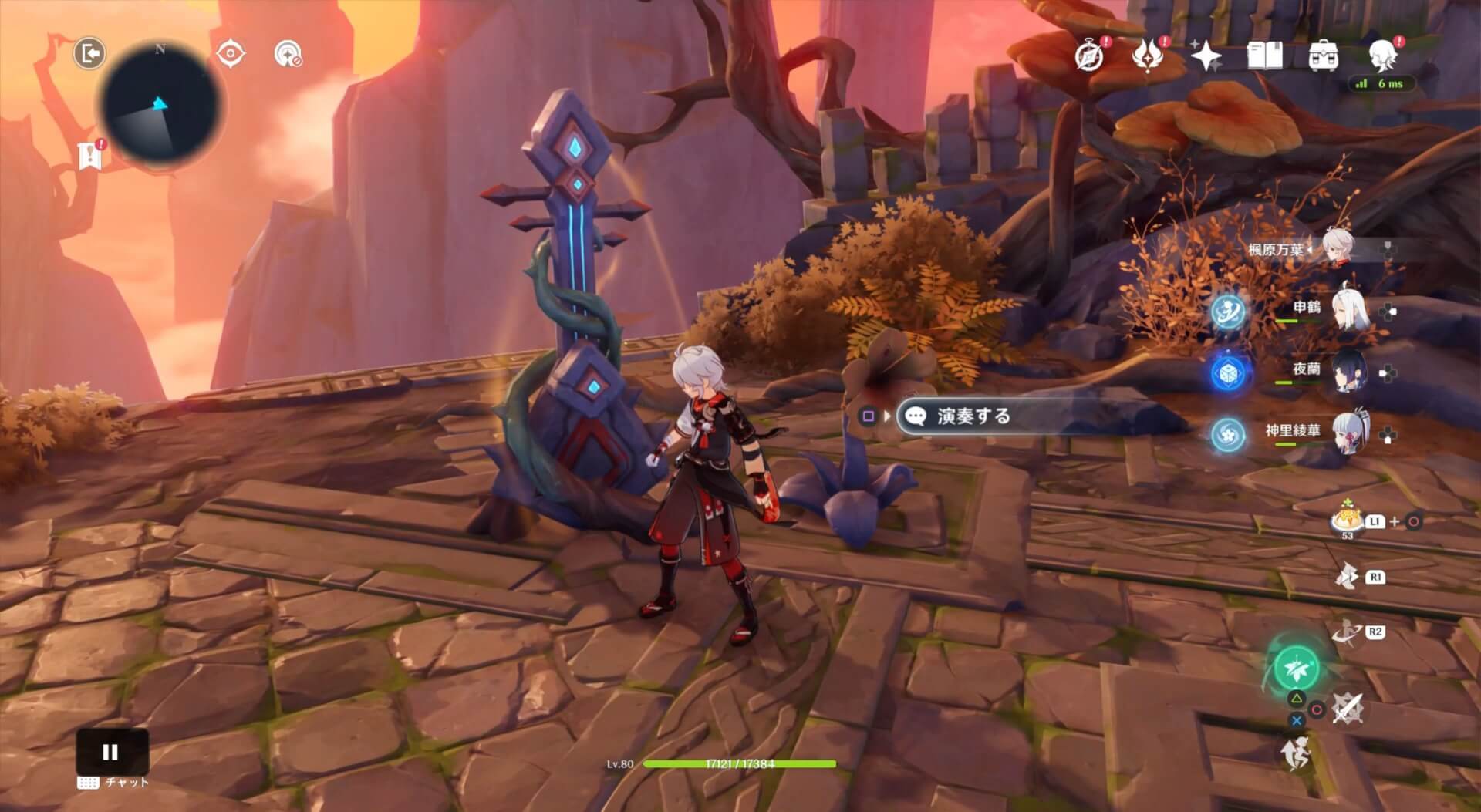This screenshot has width=1481, height=812.
Task: Open the quest bookmark icon
Action: 90,156
